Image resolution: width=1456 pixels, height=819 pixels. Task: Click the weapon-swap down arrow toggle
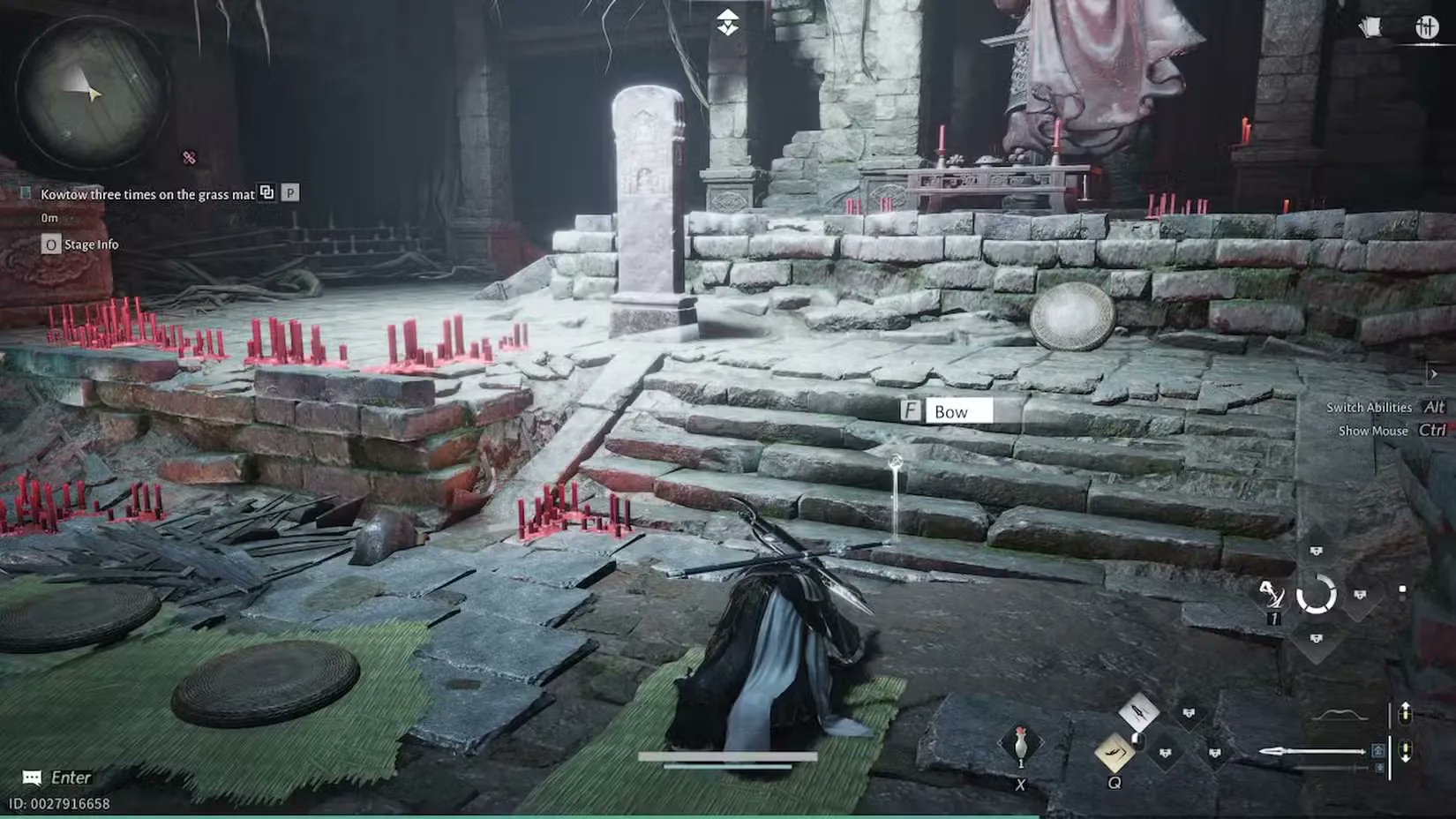coord(1405,752)
